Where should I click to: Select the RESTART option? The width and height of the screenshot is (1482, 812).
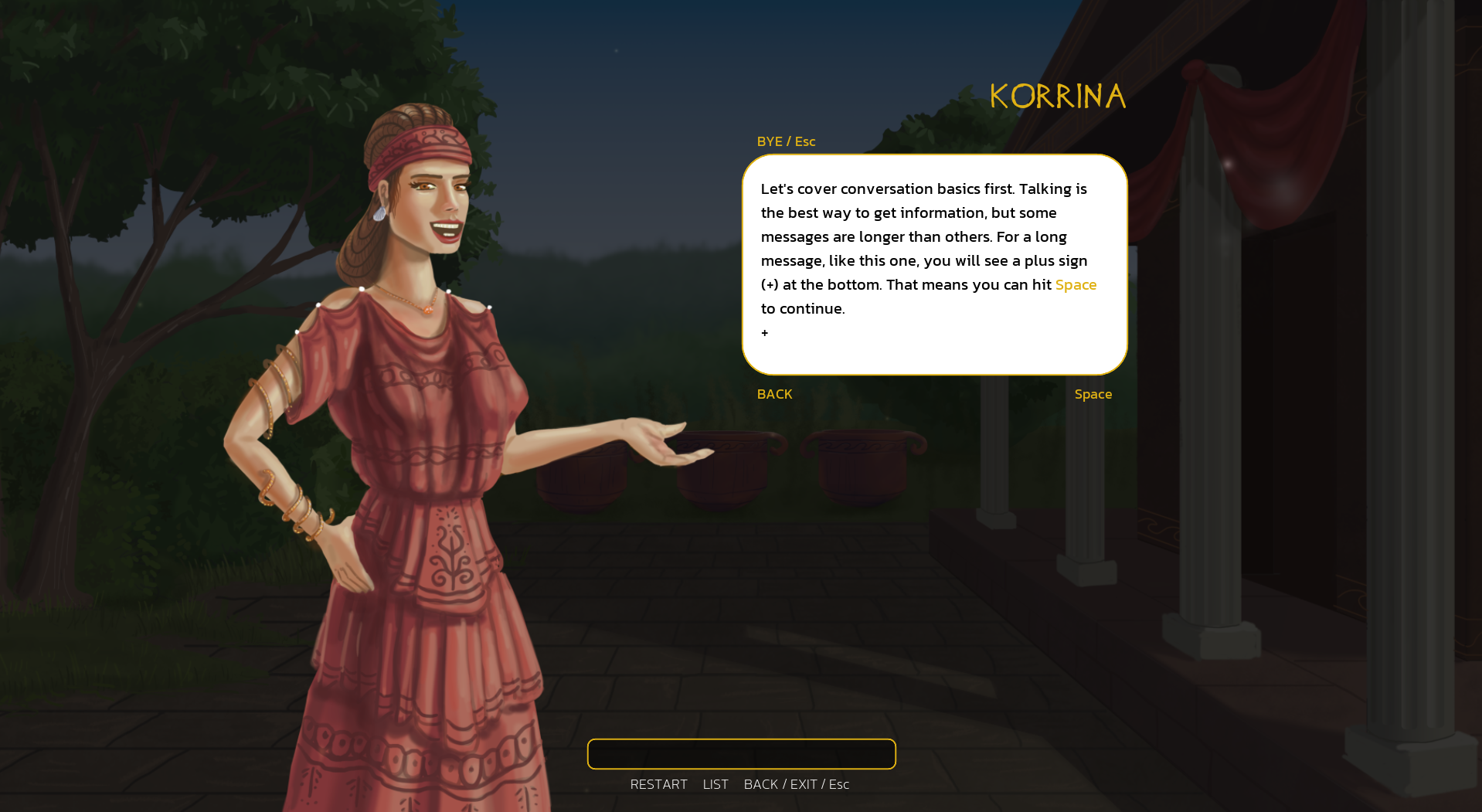coord(658,784)
